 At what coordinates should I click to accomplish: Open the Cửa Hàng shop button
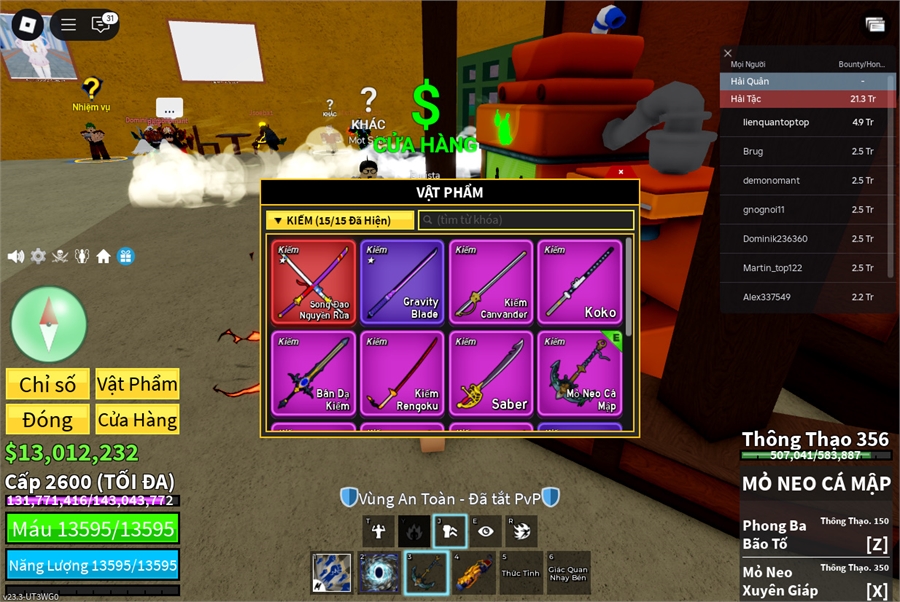coord(137,420)
